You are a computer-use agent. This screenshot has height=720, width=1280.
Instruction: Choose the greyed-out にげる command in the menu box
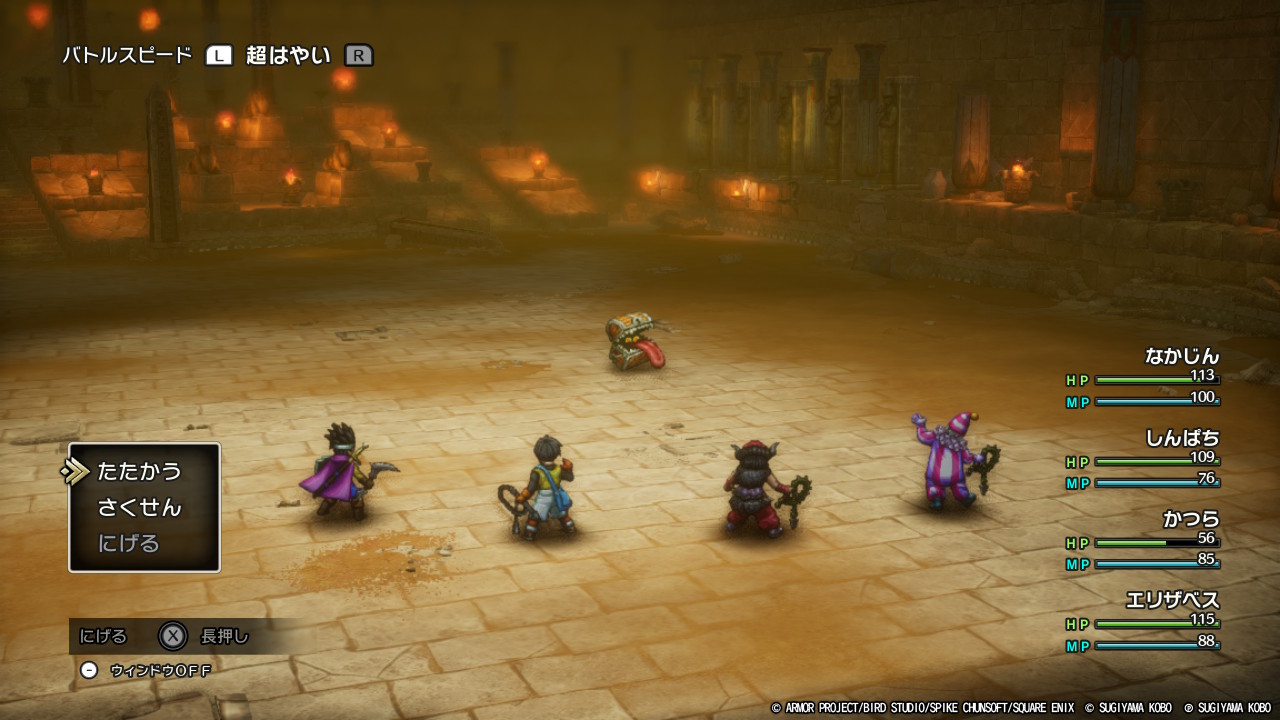[x=129, y=543]
